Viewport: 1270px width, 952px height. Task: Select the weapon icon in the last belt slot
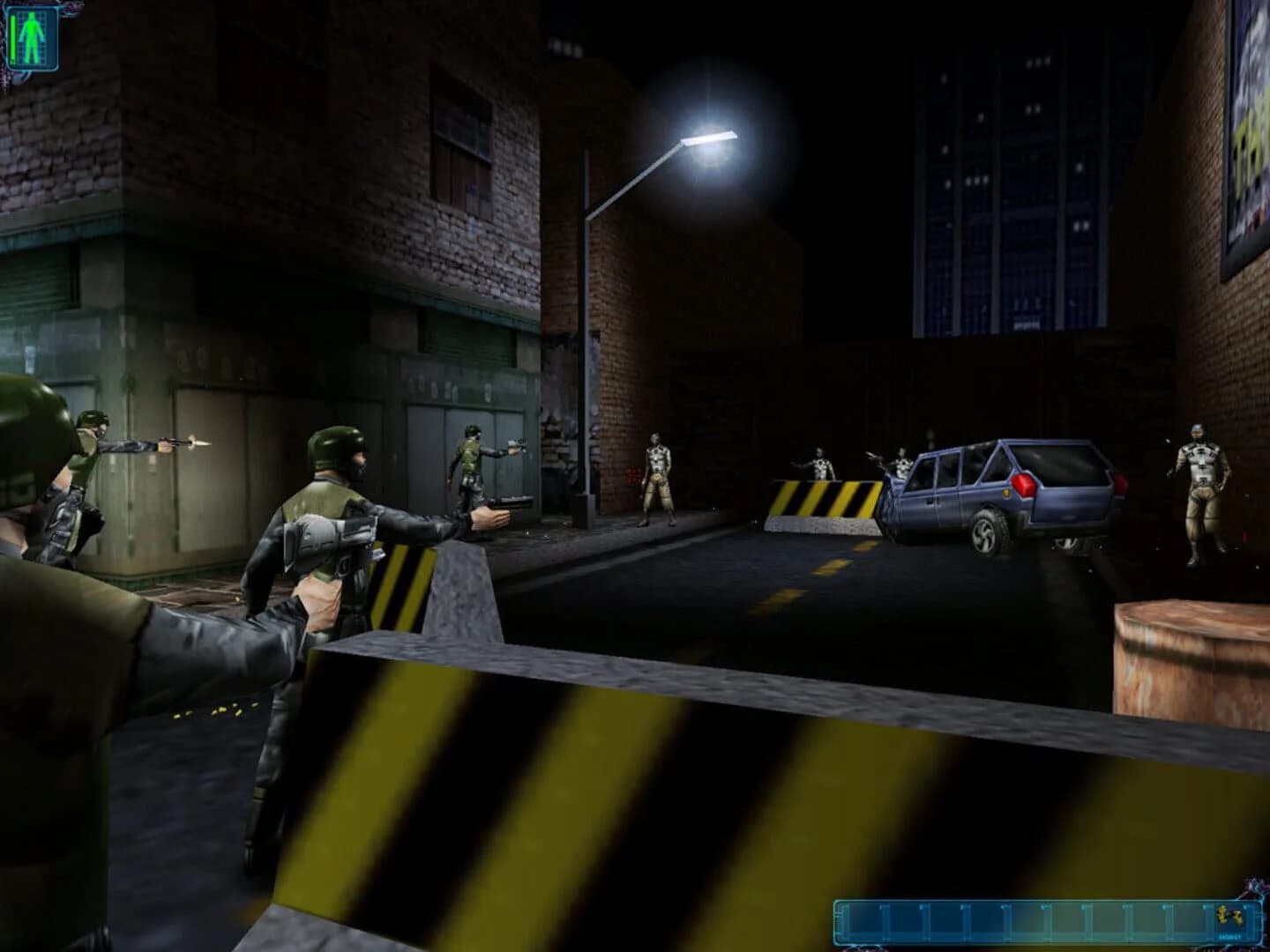(1229, 919)
